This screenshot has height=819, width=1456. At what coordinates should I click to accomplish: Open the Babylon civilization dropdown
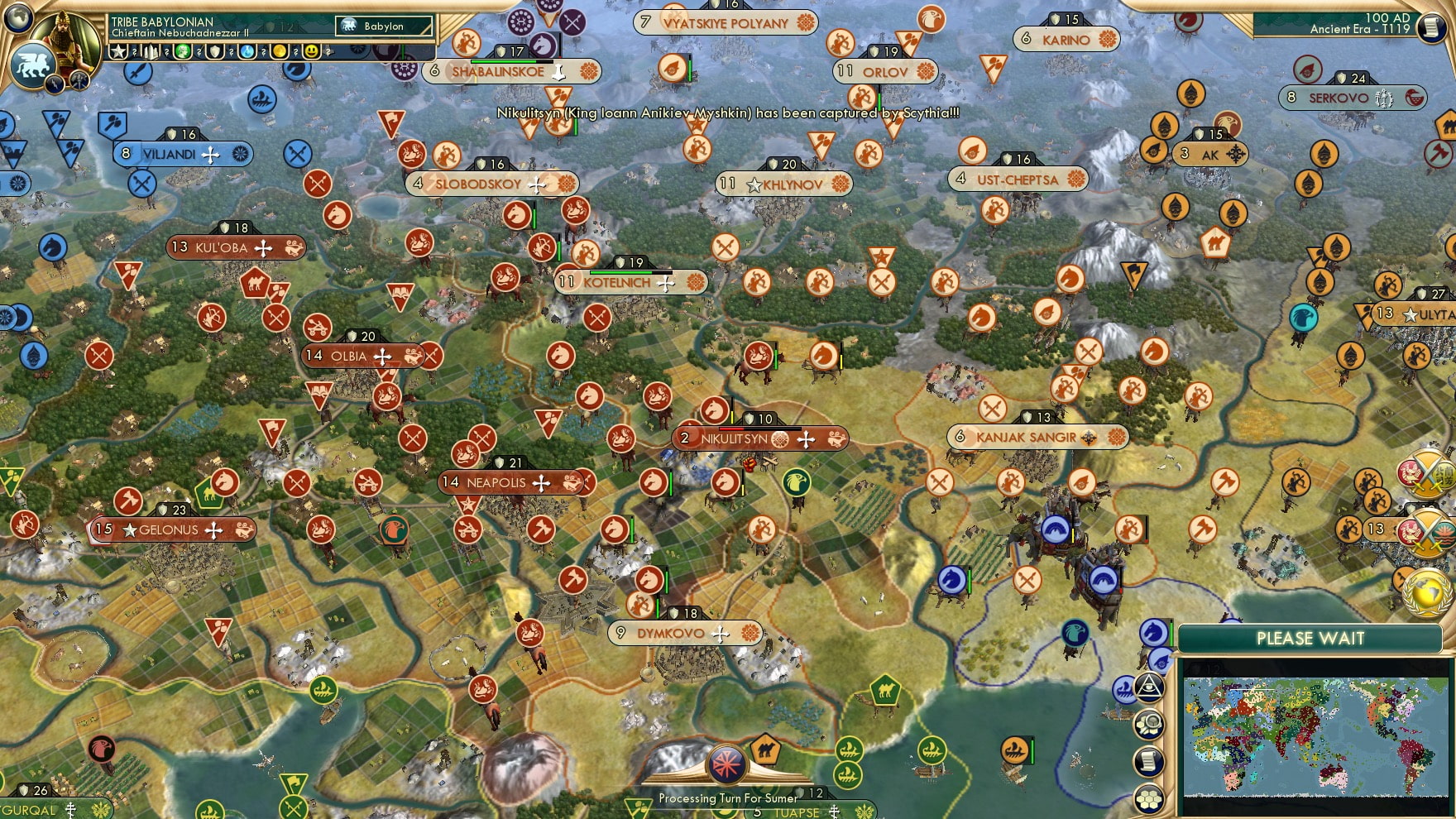tap(383, 26)
